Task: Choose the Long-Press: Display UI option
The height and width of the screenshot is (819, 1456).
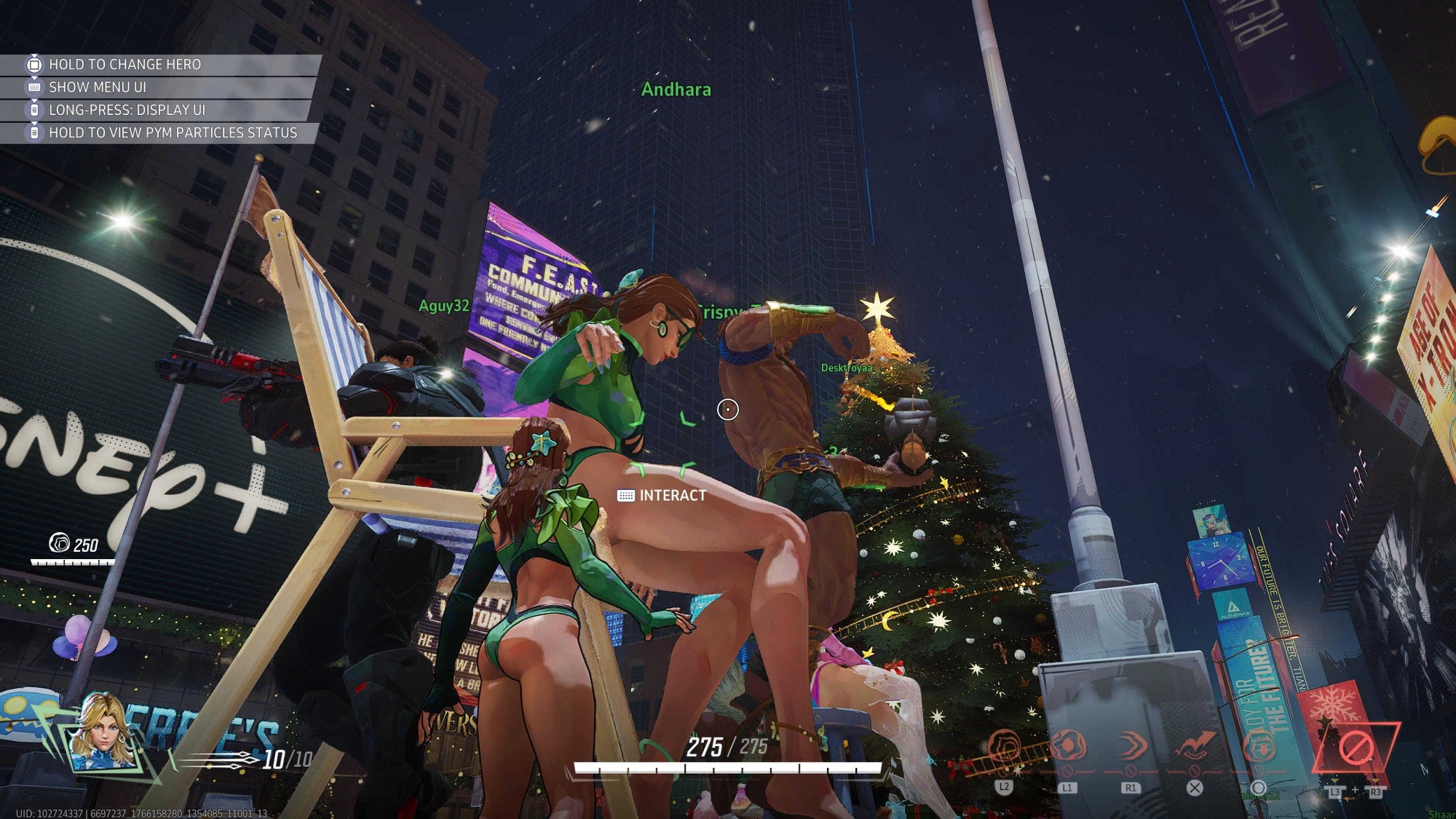Action: 127,110
